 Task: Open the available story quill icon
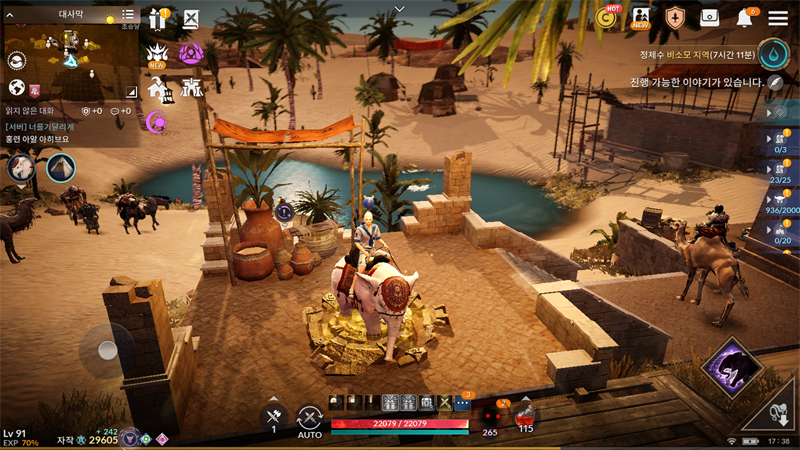776,83
